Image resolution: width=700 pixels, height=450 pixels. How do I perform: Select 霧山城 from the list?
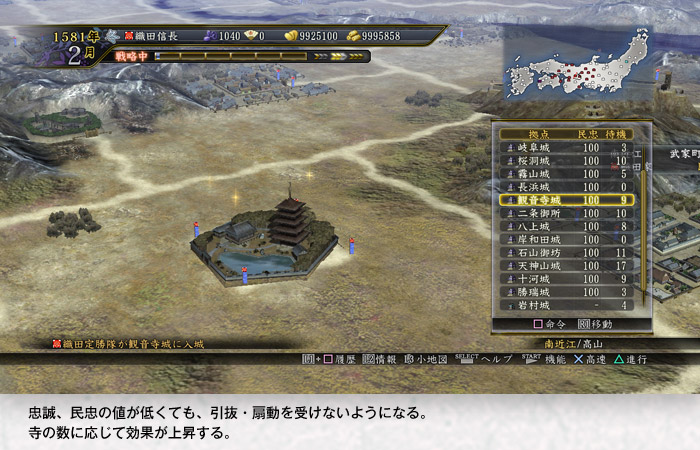click(535, 174)
